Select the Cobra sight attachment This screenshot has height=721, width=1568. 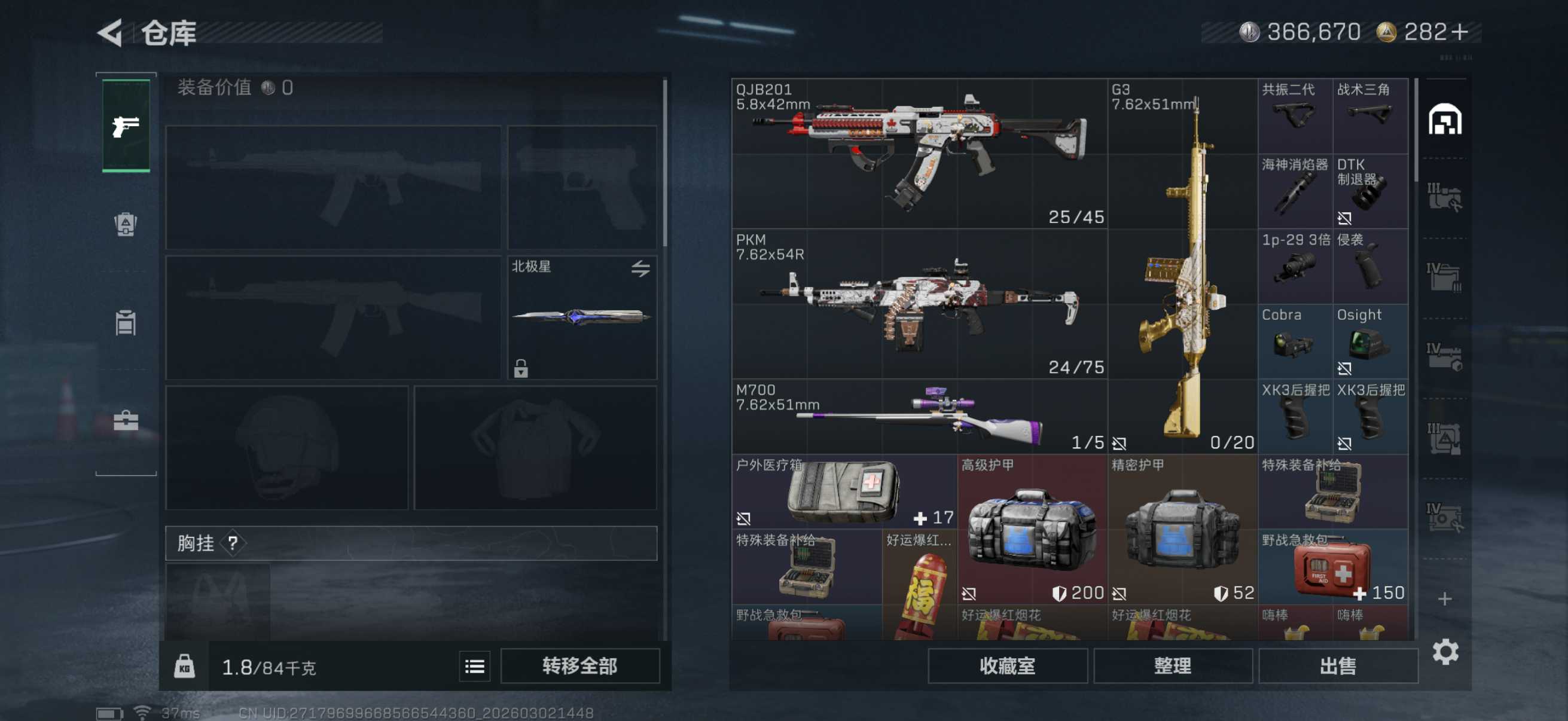coord(1295,341)
